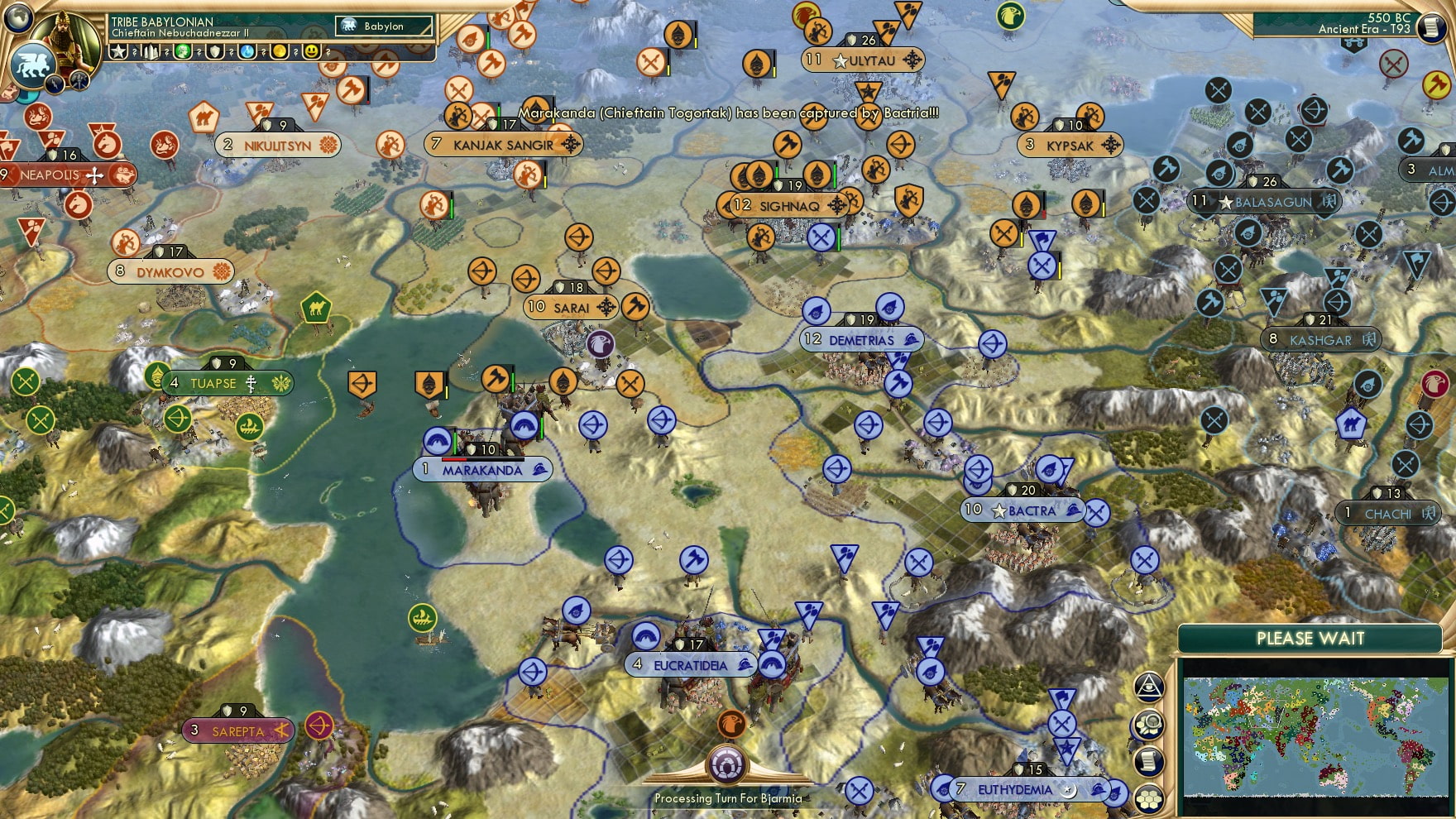Click the gold coin treasury indicator
This screenshot has width=1456, height=819.
point(279,52)
